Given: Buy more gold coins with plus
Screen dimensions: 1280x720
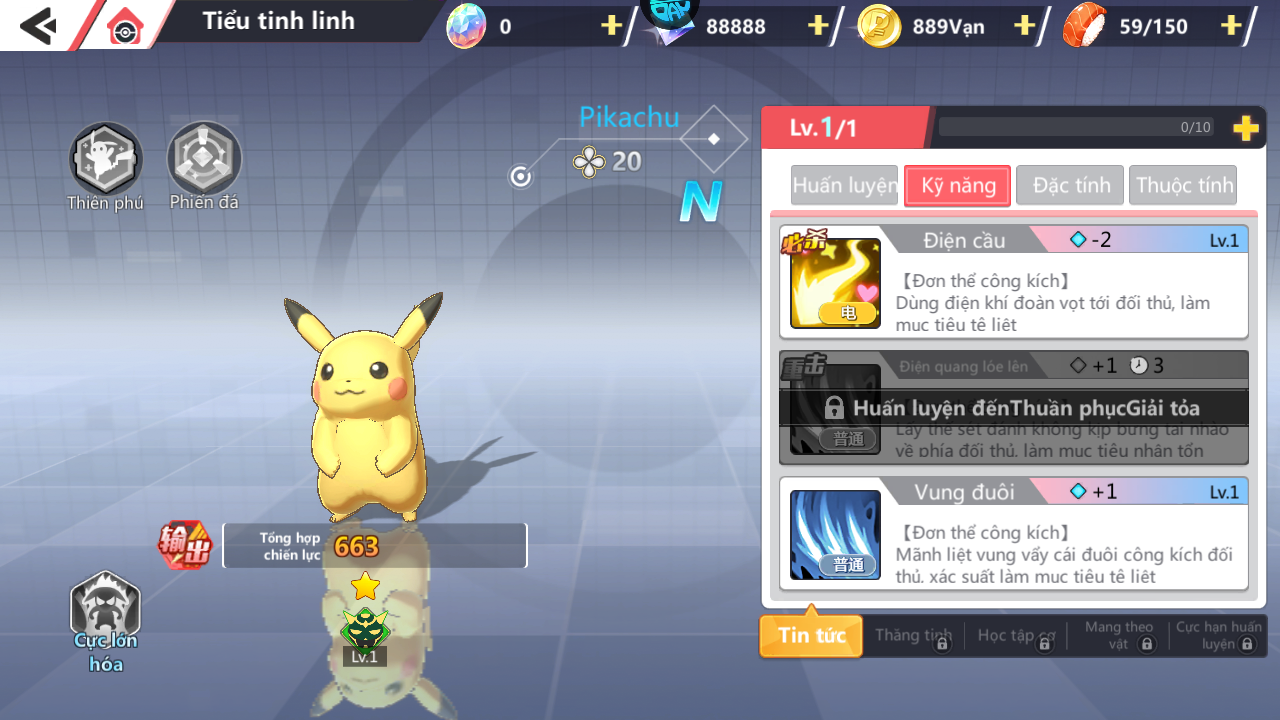Looking at the screenshot, I should pos(1024,26).
